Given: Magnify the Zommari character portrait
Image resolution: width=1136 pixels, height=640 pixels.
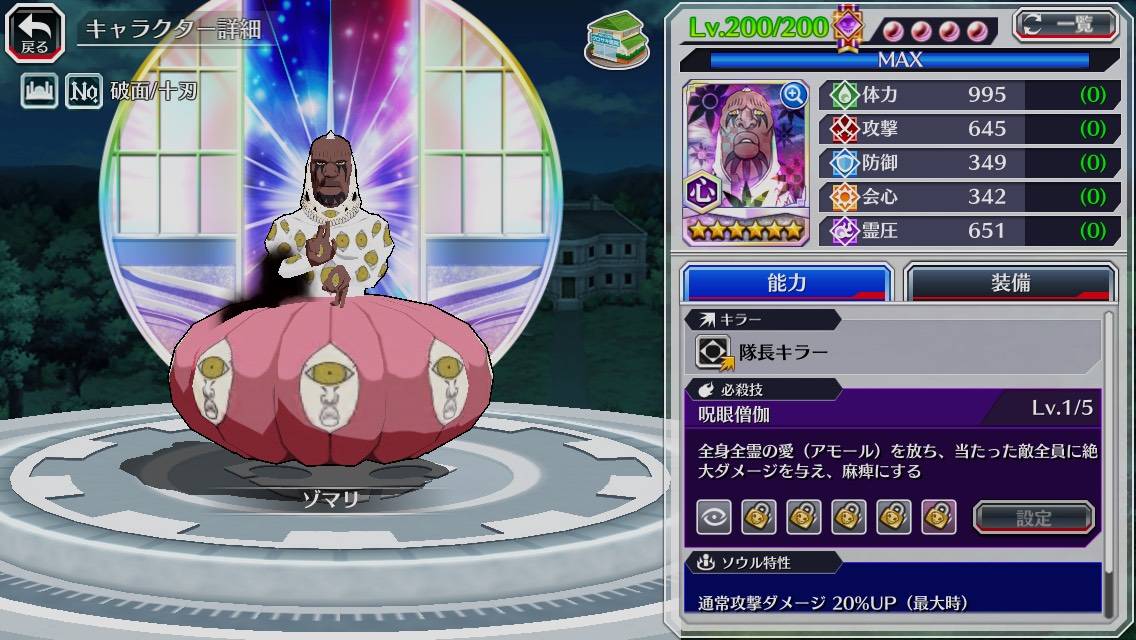Looking at the screenshot, I should click(x=794, y=95).
